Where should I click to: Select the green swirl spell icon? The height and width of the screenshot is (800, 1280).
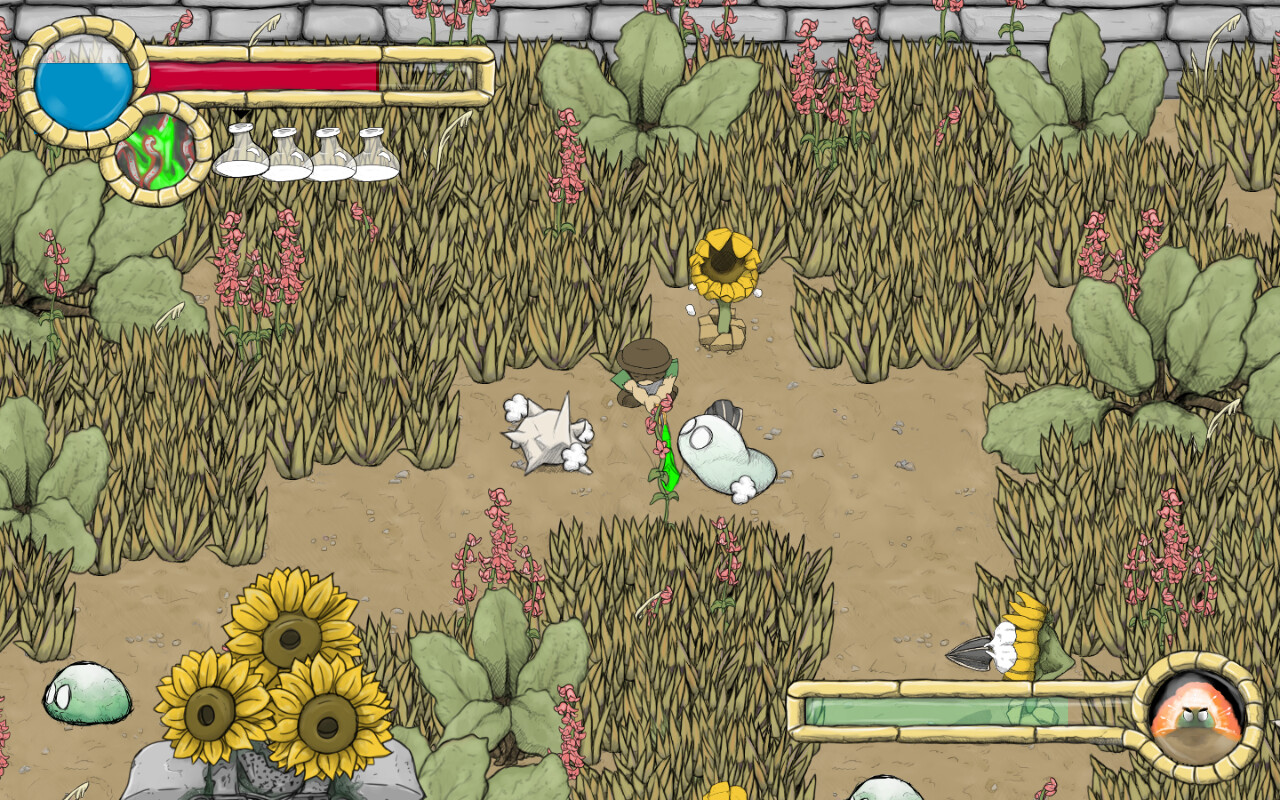coord(154,151)
